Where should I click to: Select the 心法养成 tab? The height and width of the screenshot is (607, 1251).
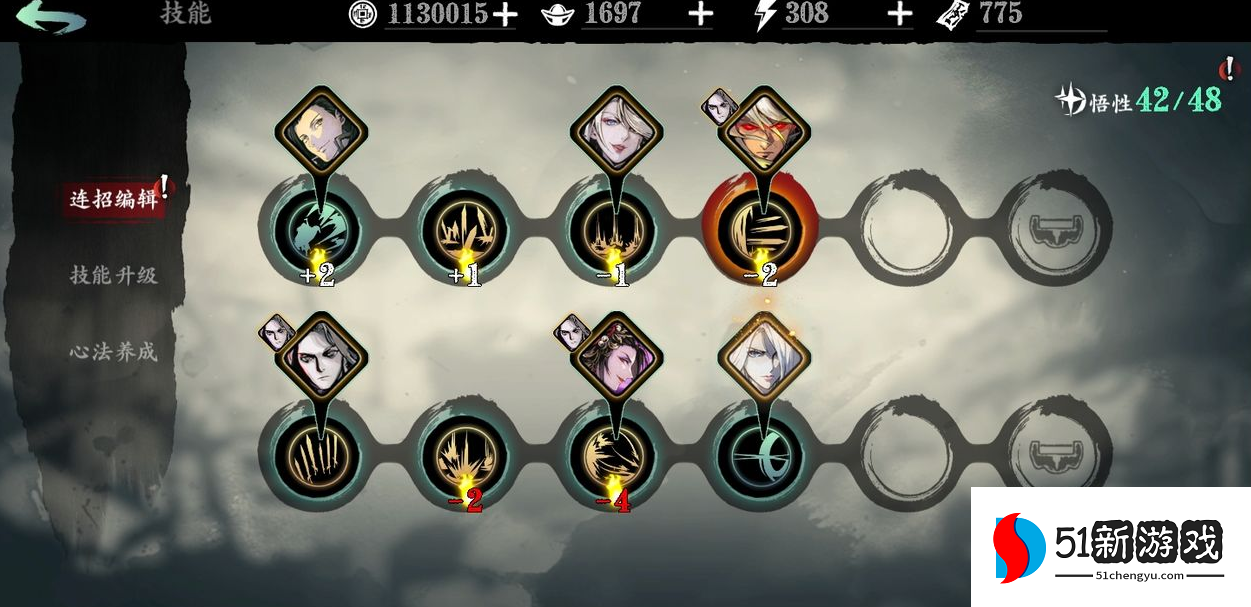click(x=113, y=352)
